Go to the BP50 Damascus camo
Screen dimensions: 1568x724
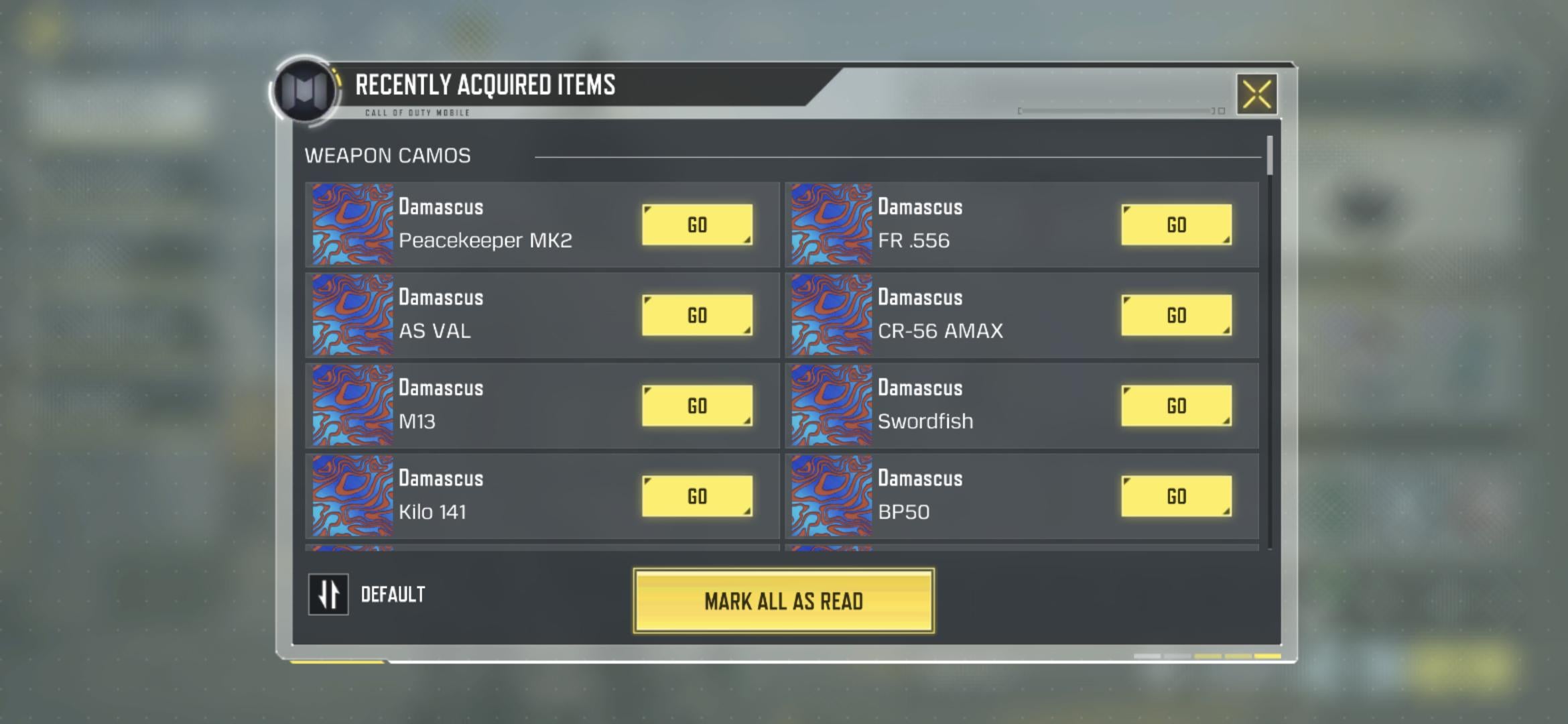pyautogui.click(x=1176, y=496)
